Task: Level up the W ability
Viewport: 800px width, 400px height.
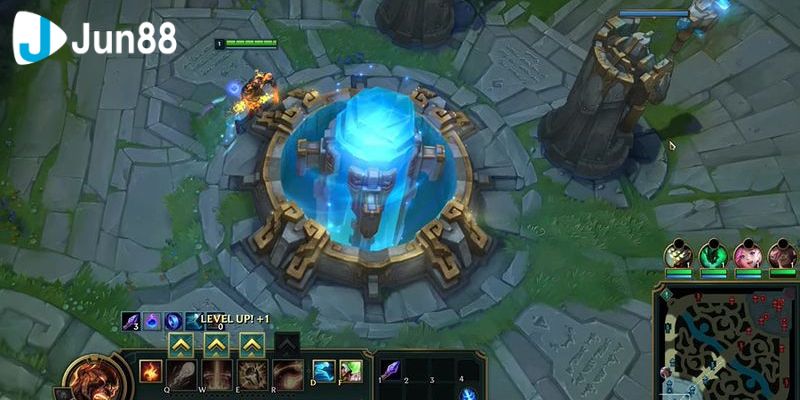Action: (216, 344)
